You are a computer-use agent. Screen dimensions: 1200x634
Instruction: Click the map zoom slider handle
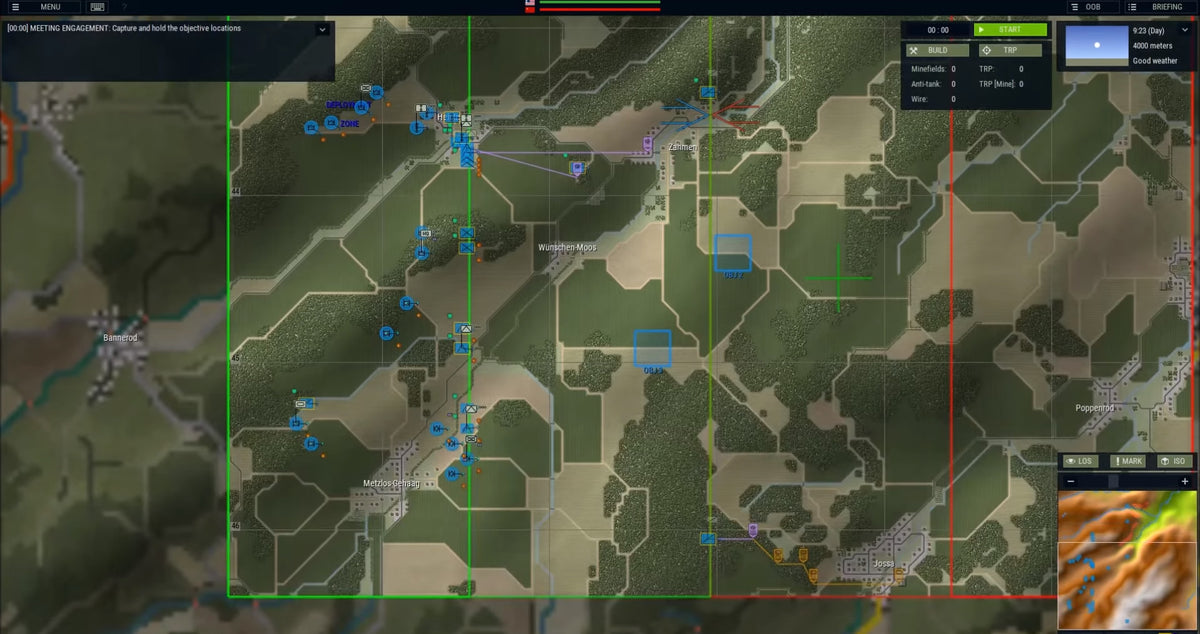[x=1113, y=481]
